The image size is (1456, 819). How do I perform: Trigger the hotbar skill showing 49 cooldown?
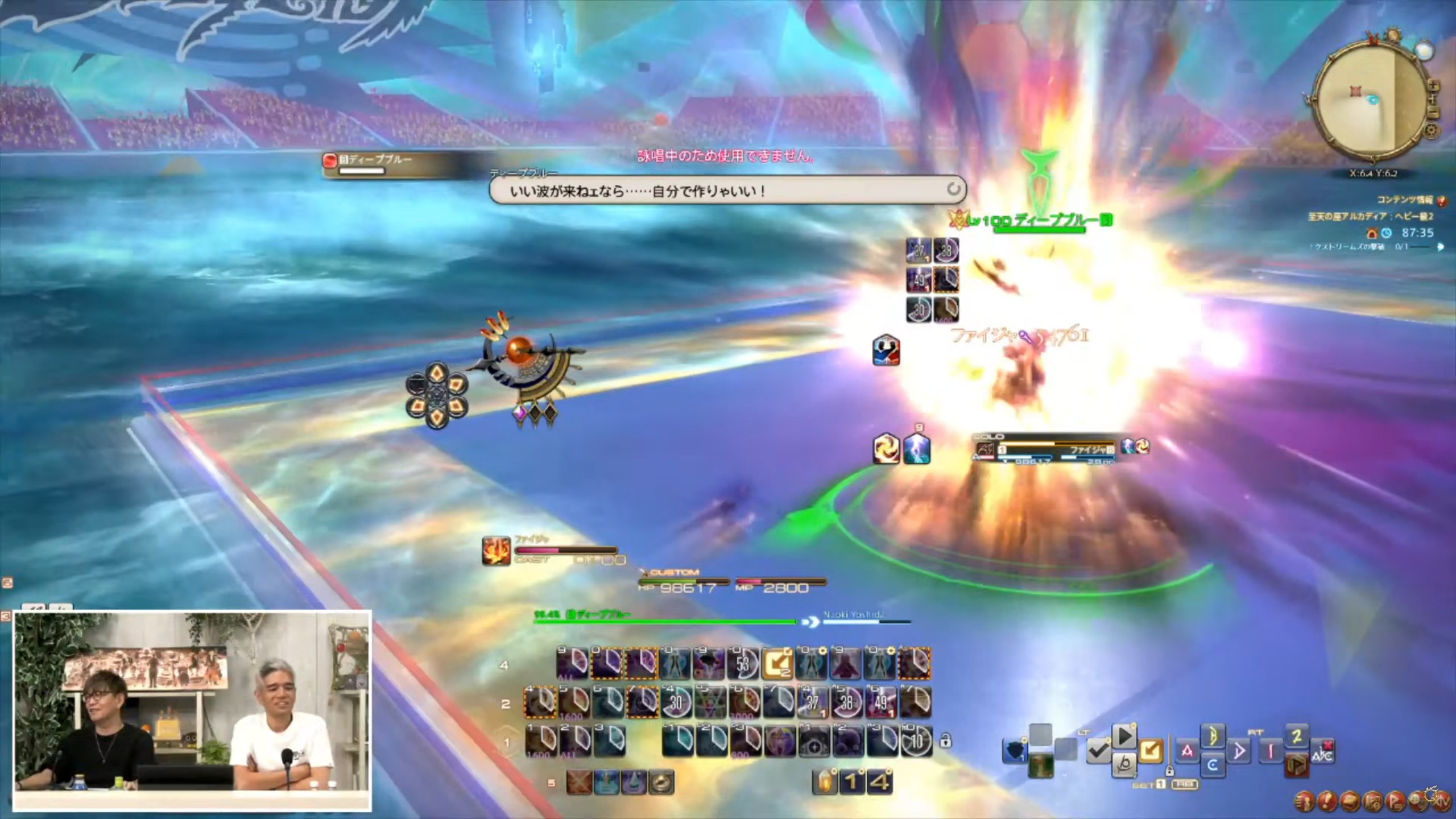tap(880, 703)
